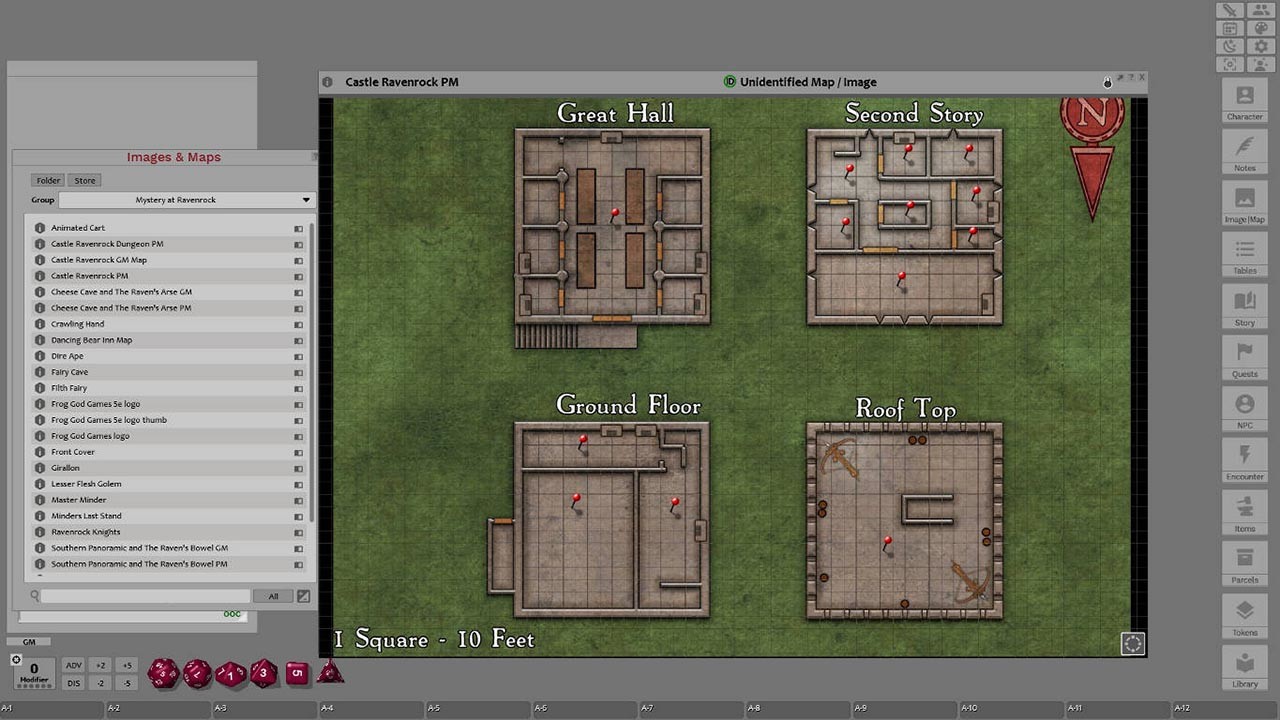
Task: Click the compass icon in the map's bottom corner
Action: [x=1131, y=643]
